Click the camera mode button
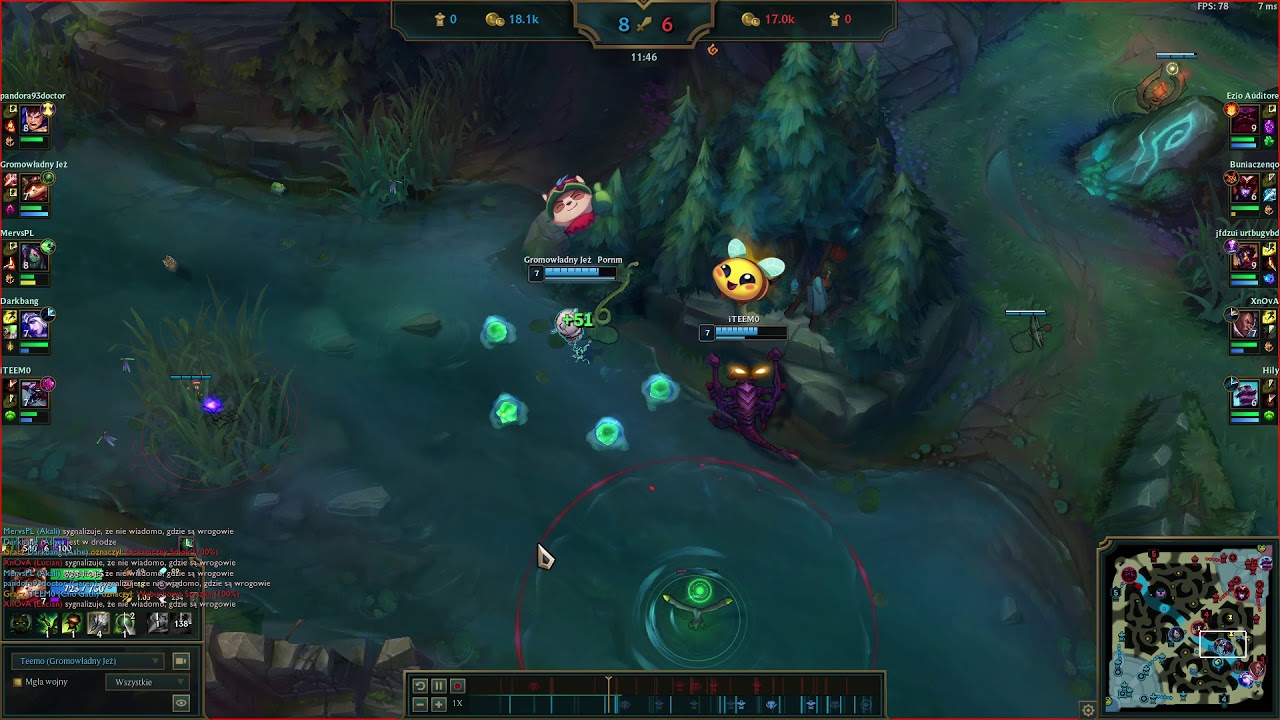 click(x=181, y=661)
